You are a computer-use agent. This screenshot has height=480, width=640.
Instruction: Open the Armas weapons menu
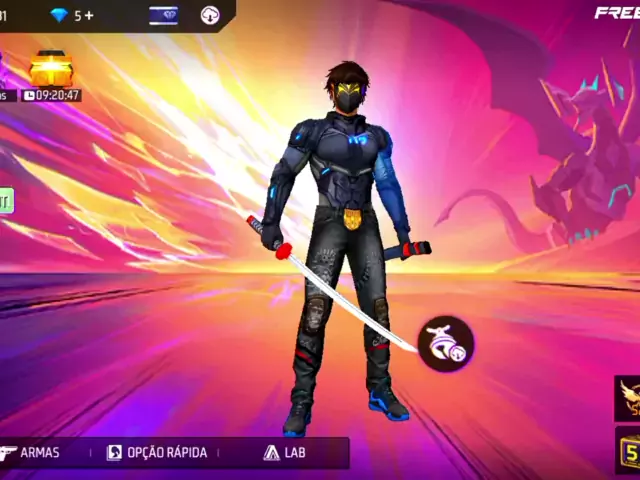point(30,452)
